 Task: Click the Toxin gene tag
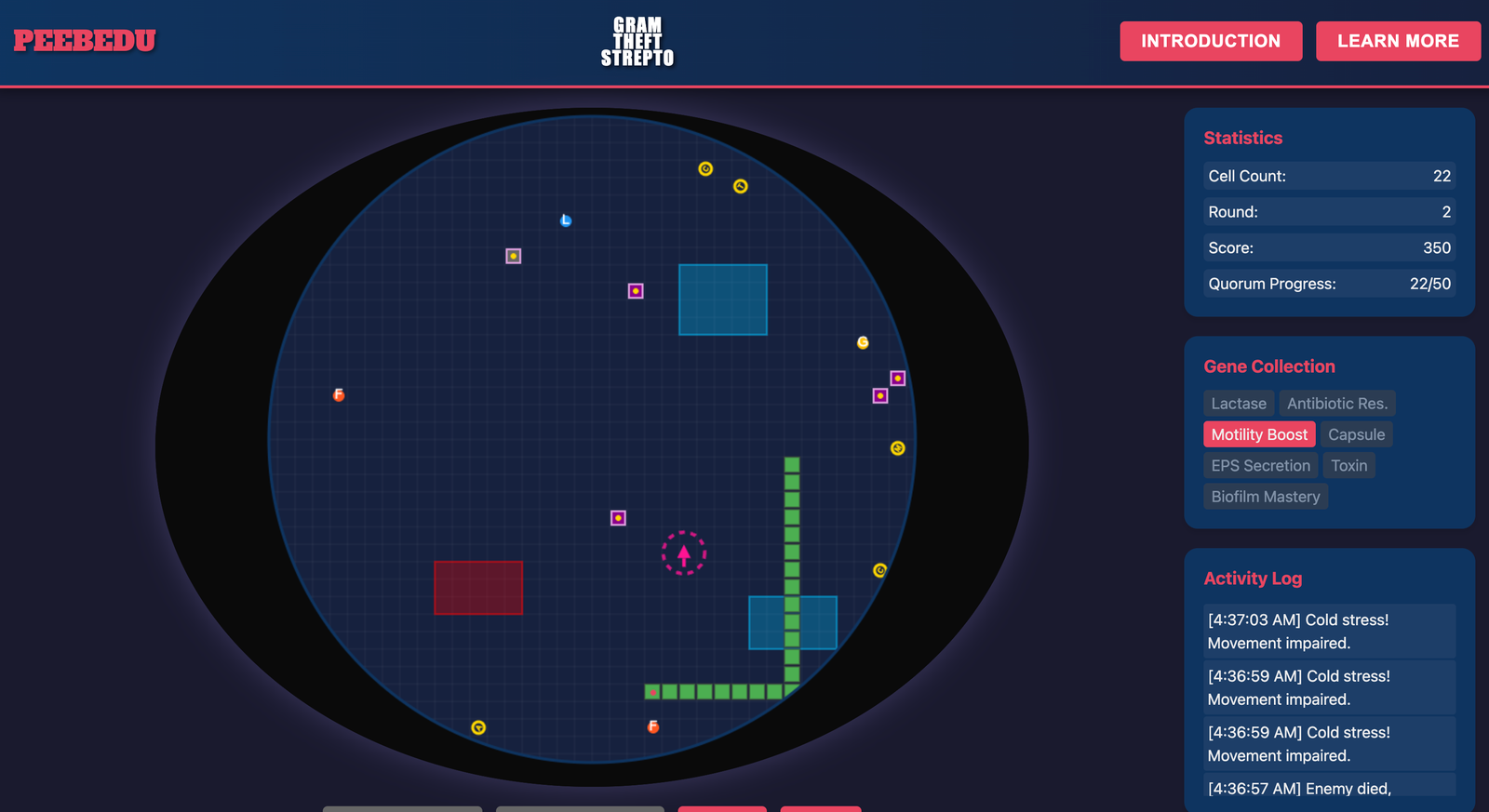(x=1348, y=466)
